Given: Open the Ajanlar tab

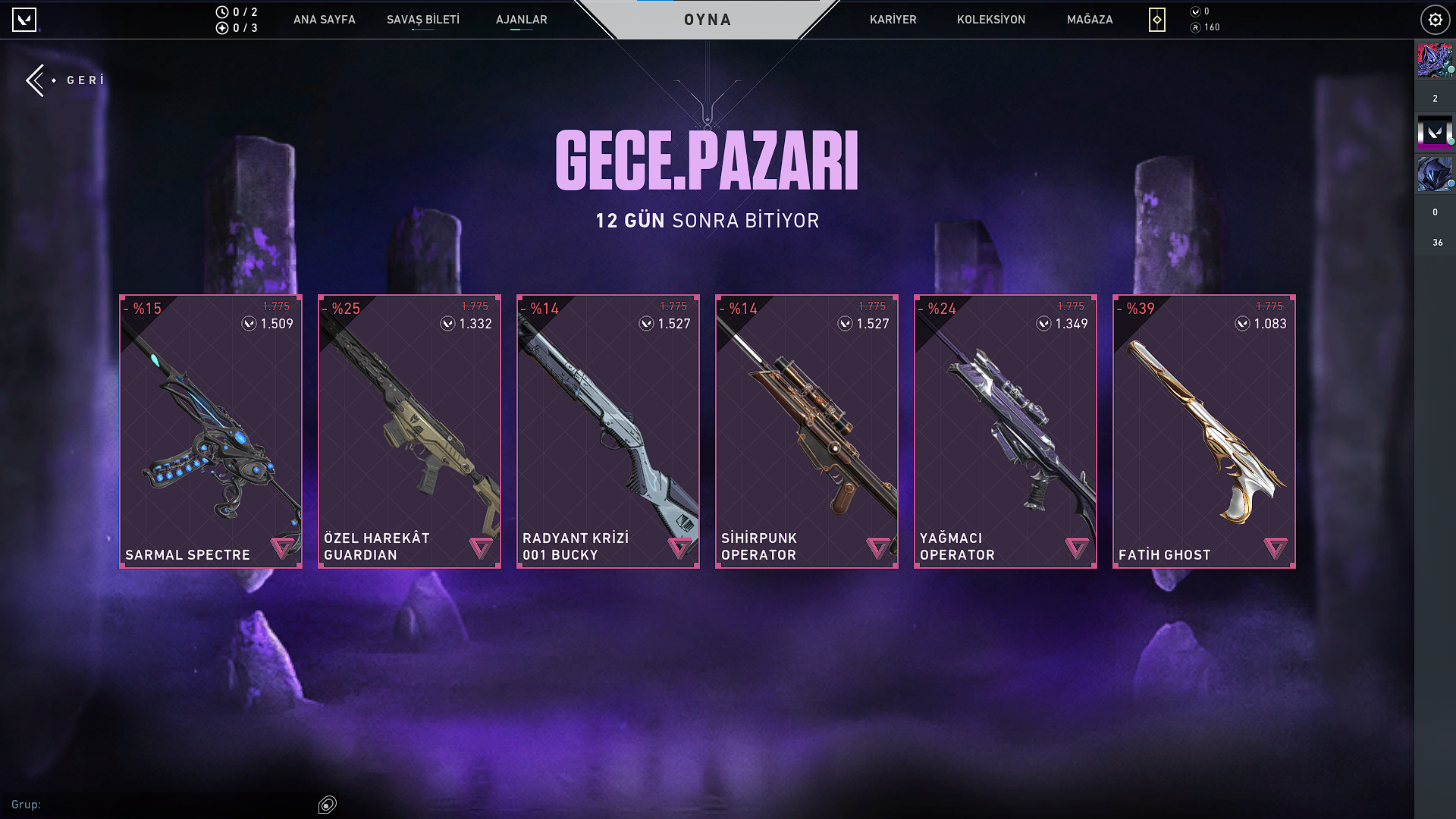Looking at the screenshot, I should [x=521, y=20].
